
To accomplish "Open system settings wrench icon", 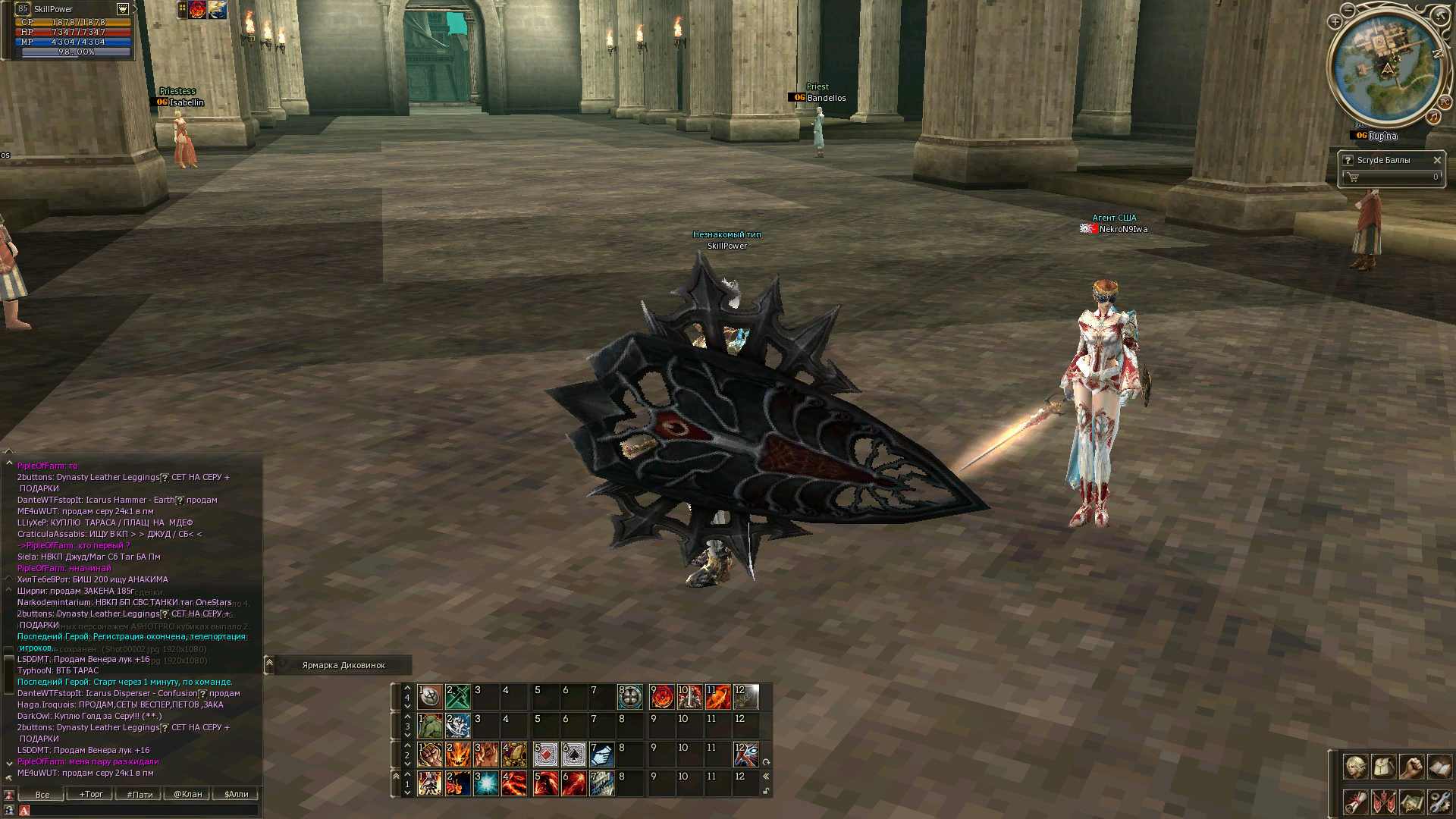I will [x=1439, y=802].
